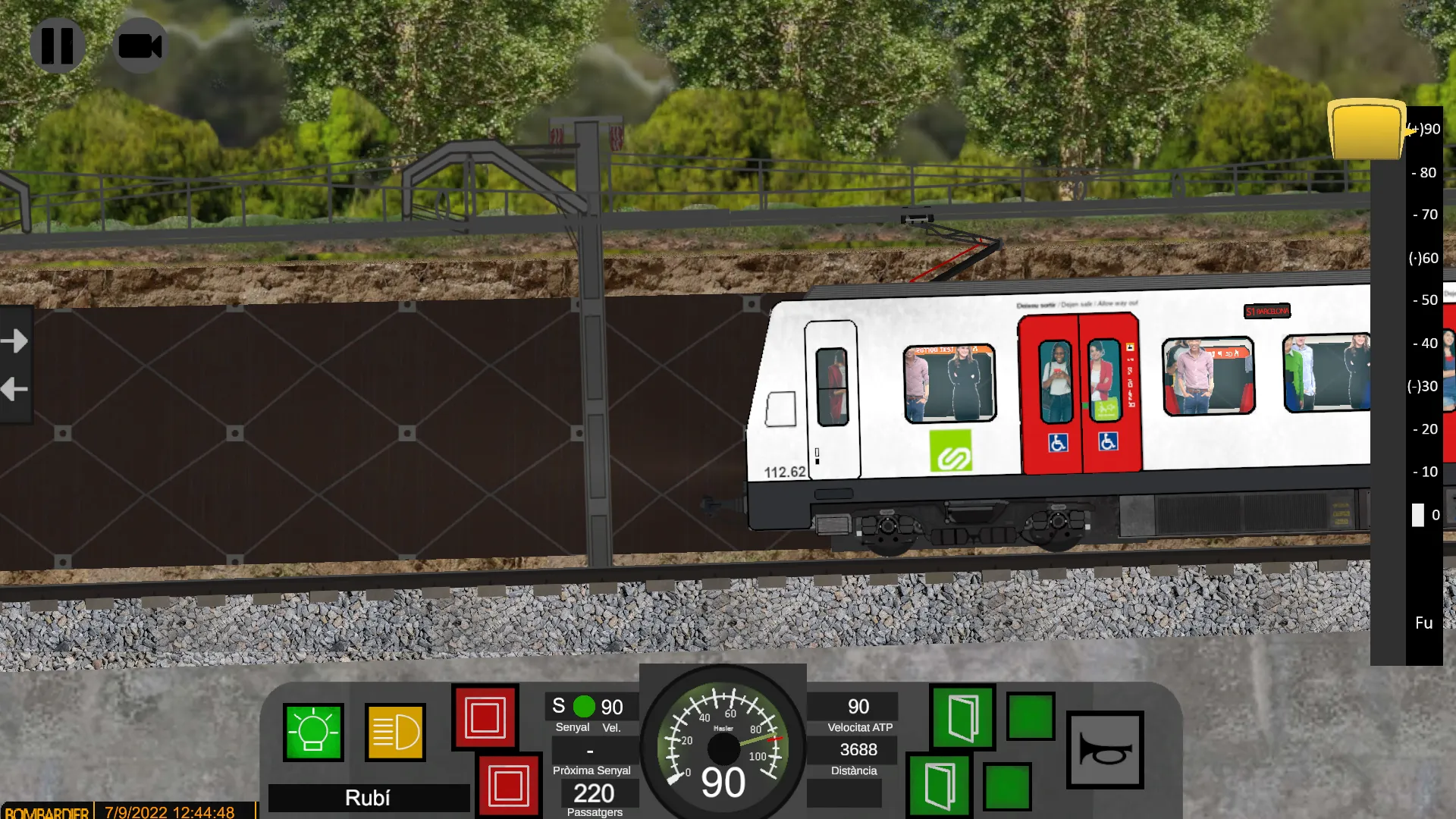
Task: Click the Distància 3688 readout
Action: click(859, 750)
